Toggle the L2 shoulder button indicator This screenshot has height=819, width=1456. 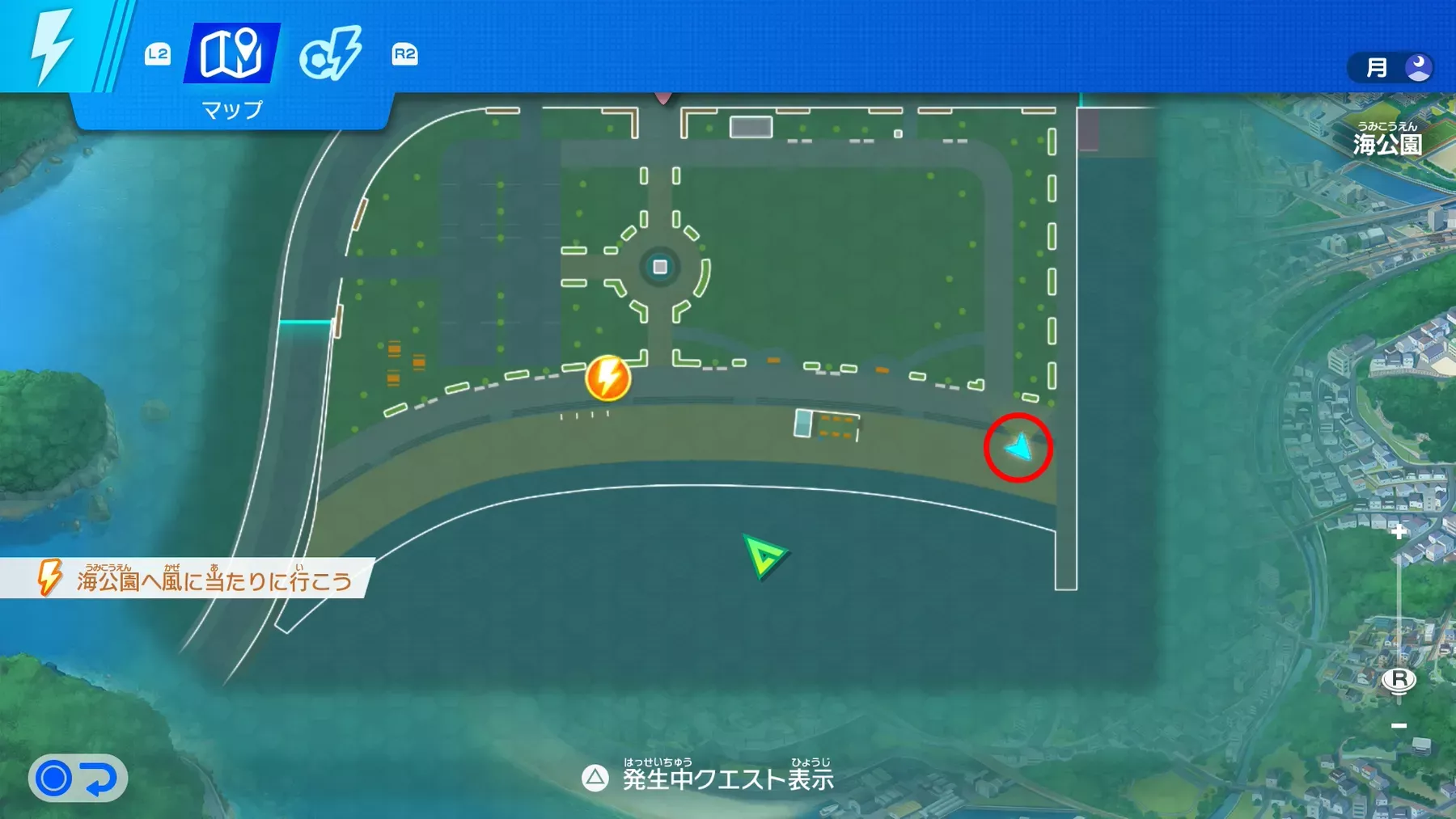159,55
